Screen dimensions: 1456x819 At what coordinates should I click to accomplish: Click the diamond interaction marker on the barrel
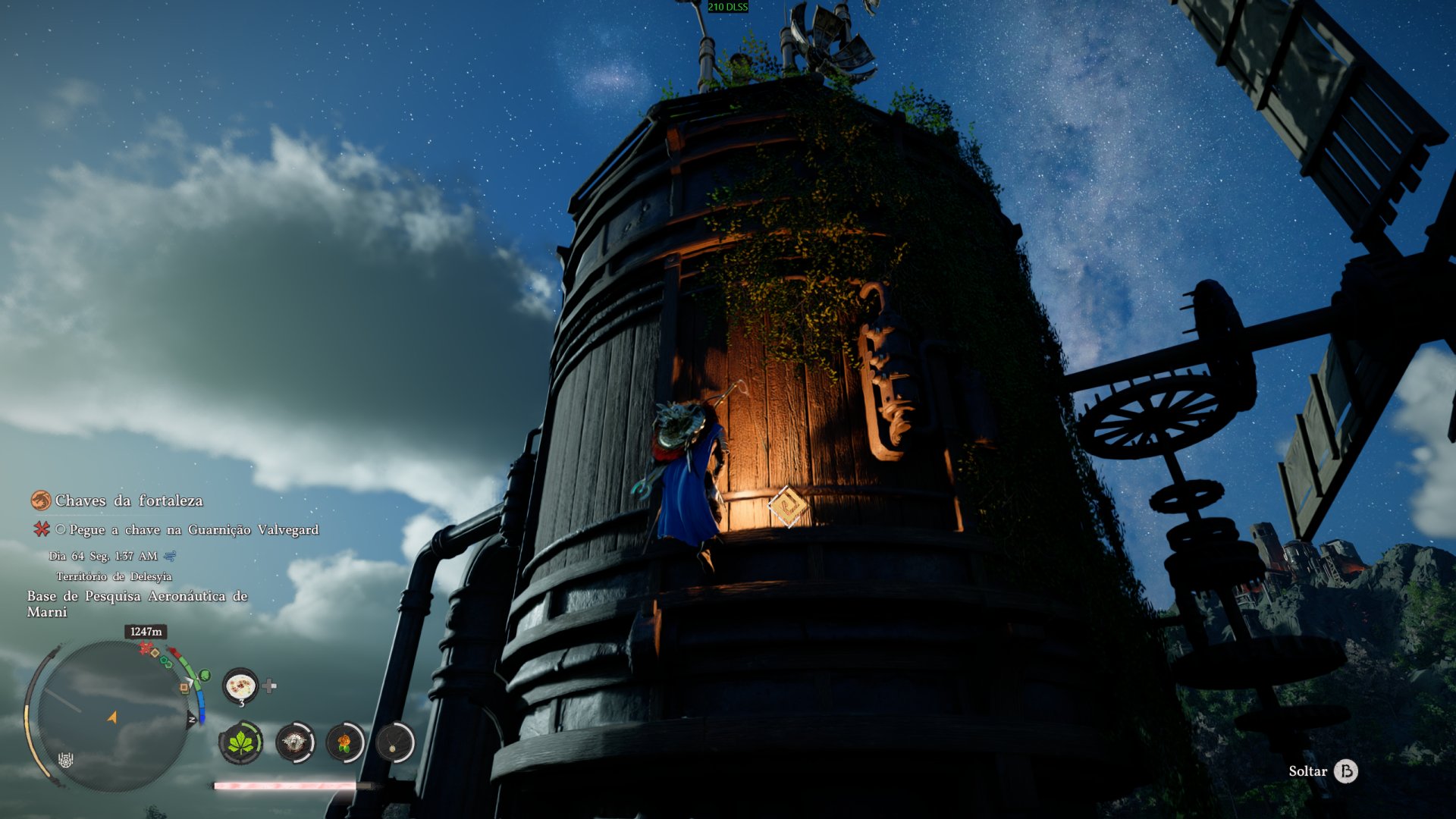coord(788,506)
